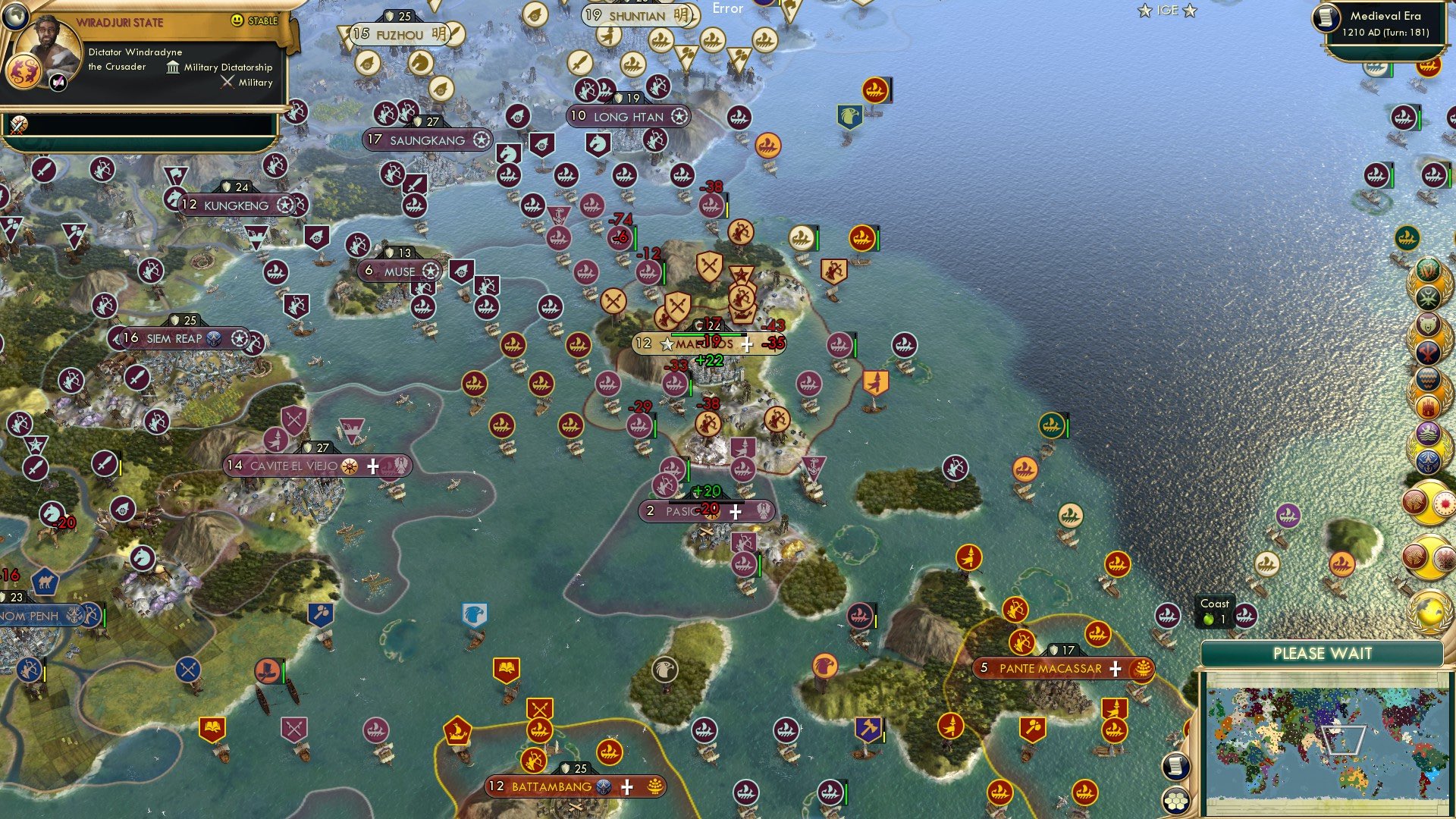Screen dimensions: 1456x819
Task: Click the PLEASE WAIT turn button
Action: tap(1322, 654)
